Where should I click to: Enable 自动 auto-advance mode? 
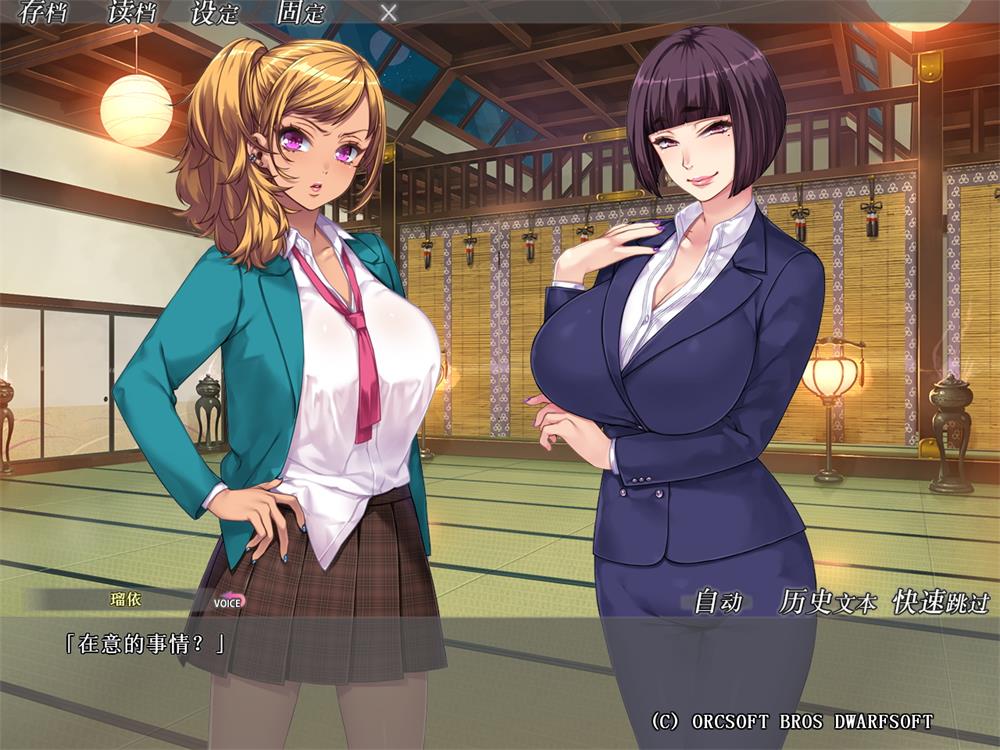(718, 602)
